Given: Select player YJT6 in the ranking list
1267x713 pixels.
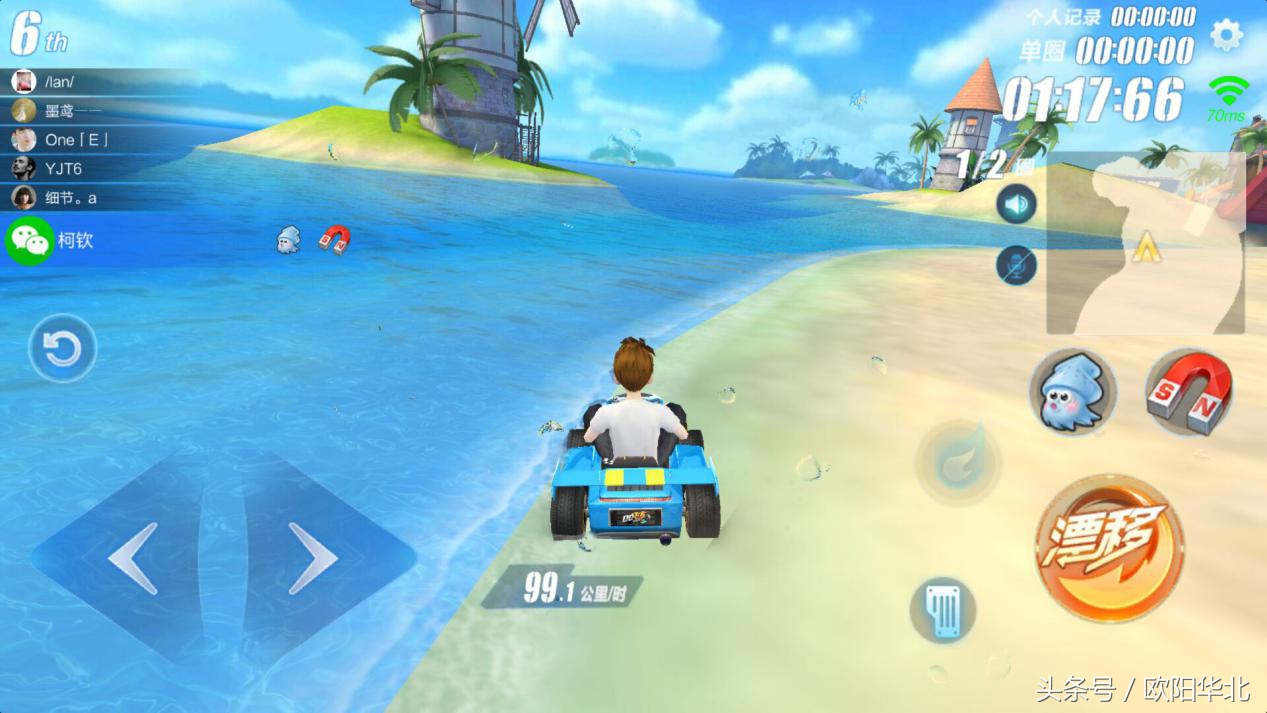Looking at the screenshot, I should point(62,168).
